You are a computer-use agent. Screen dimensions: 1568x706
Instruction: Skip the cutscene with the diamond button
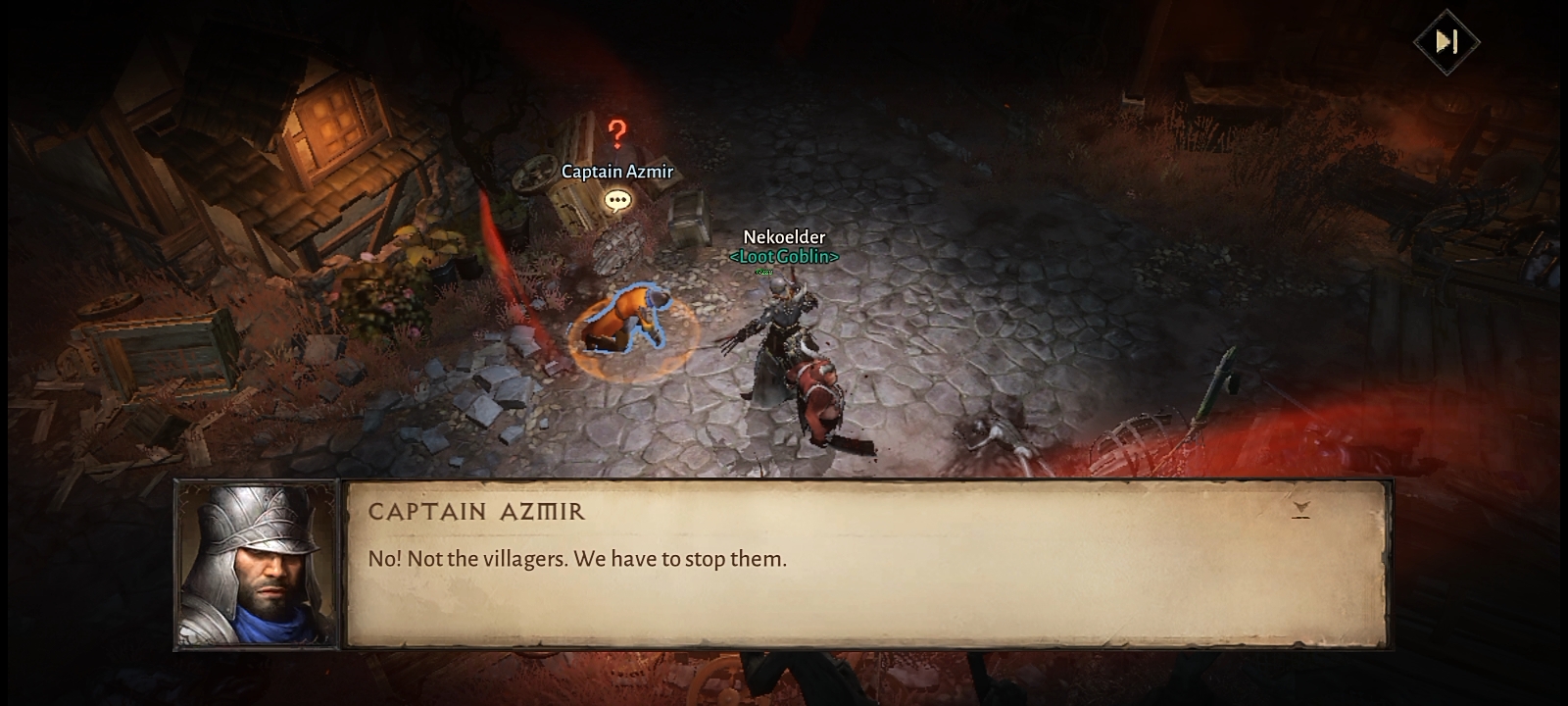point(1445,41)
